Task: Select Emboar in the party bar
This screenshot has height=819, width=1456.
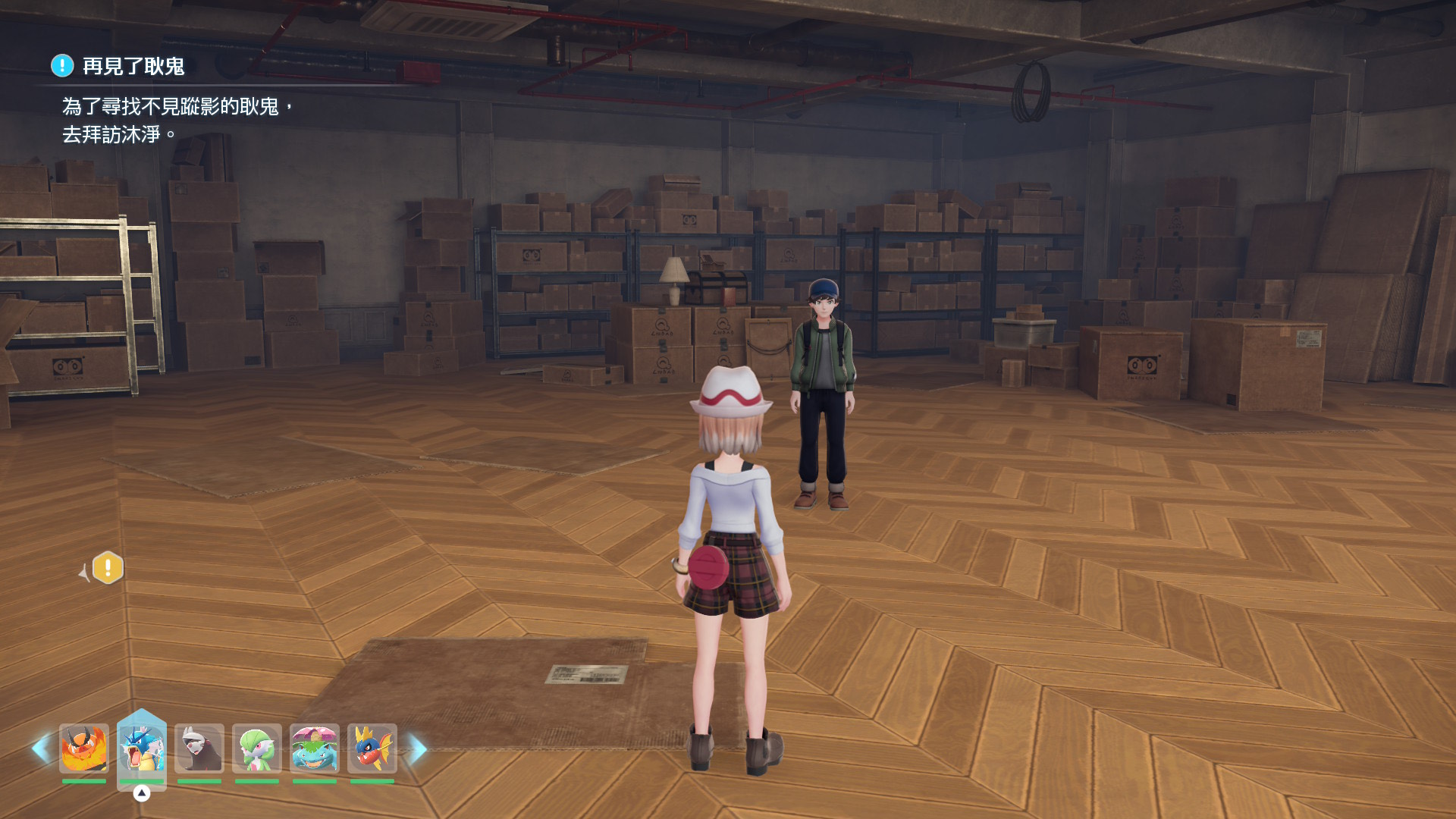Action: coord(83,748)
